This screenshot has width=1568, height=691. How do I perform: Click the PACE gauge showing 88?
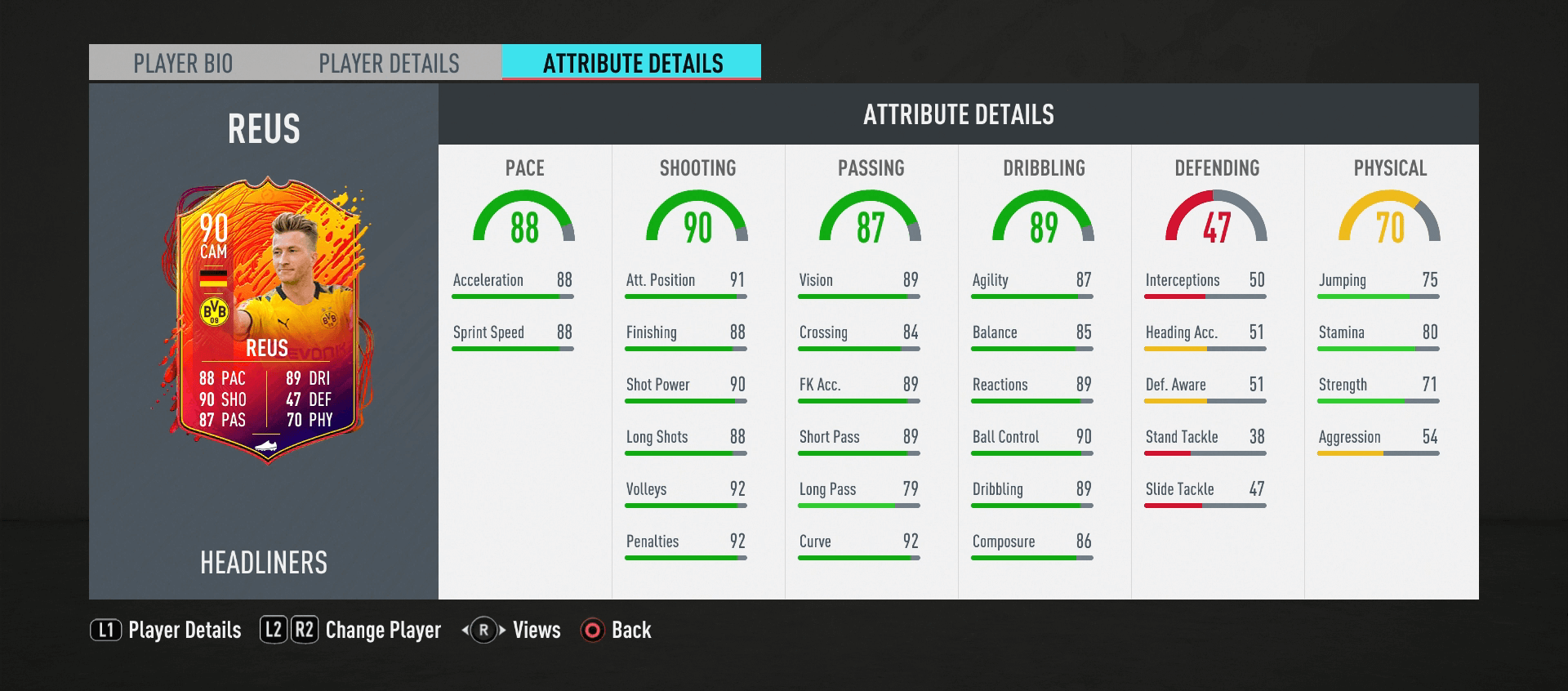click(523, 219)
